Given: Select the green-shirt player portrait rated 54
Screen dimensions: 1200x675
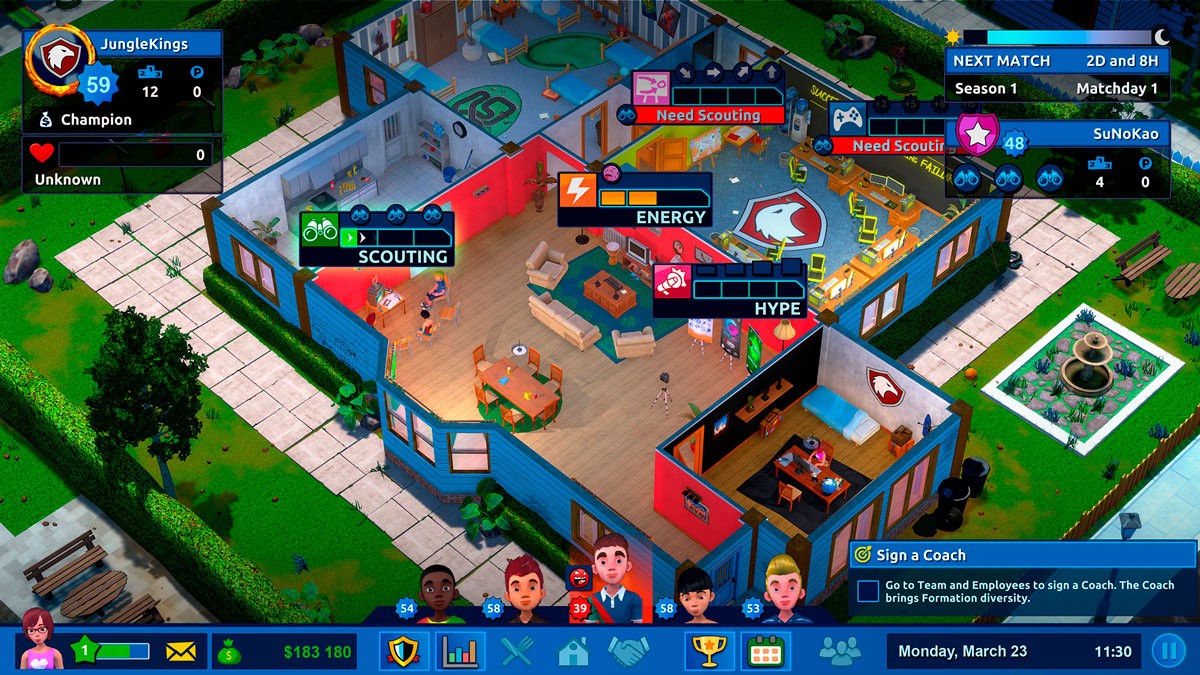Looking at the screenshot, I should [438, 592].
